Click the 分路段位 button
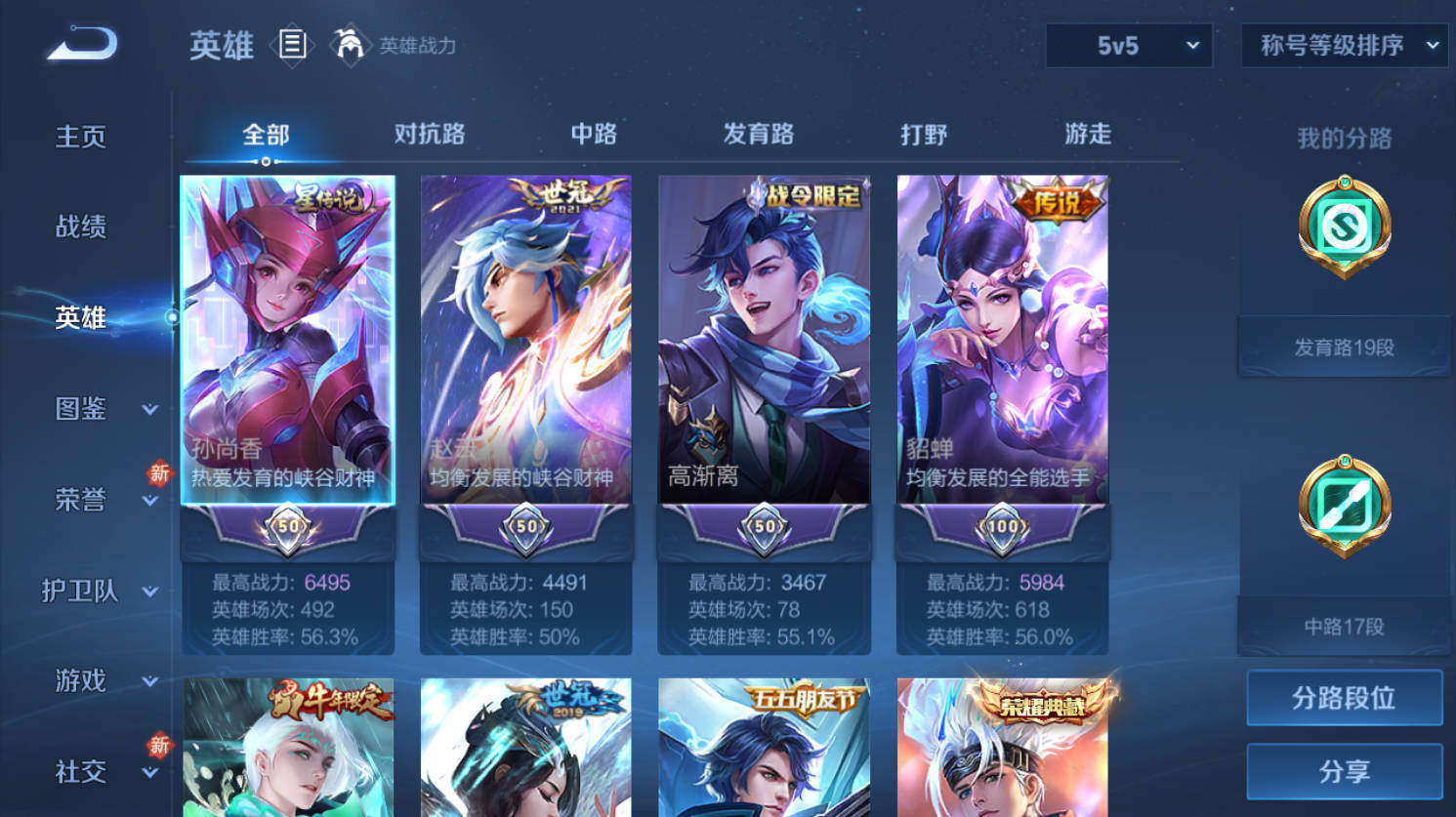The height and width of the screenshot is (817, 1456). pos(1344,698)
